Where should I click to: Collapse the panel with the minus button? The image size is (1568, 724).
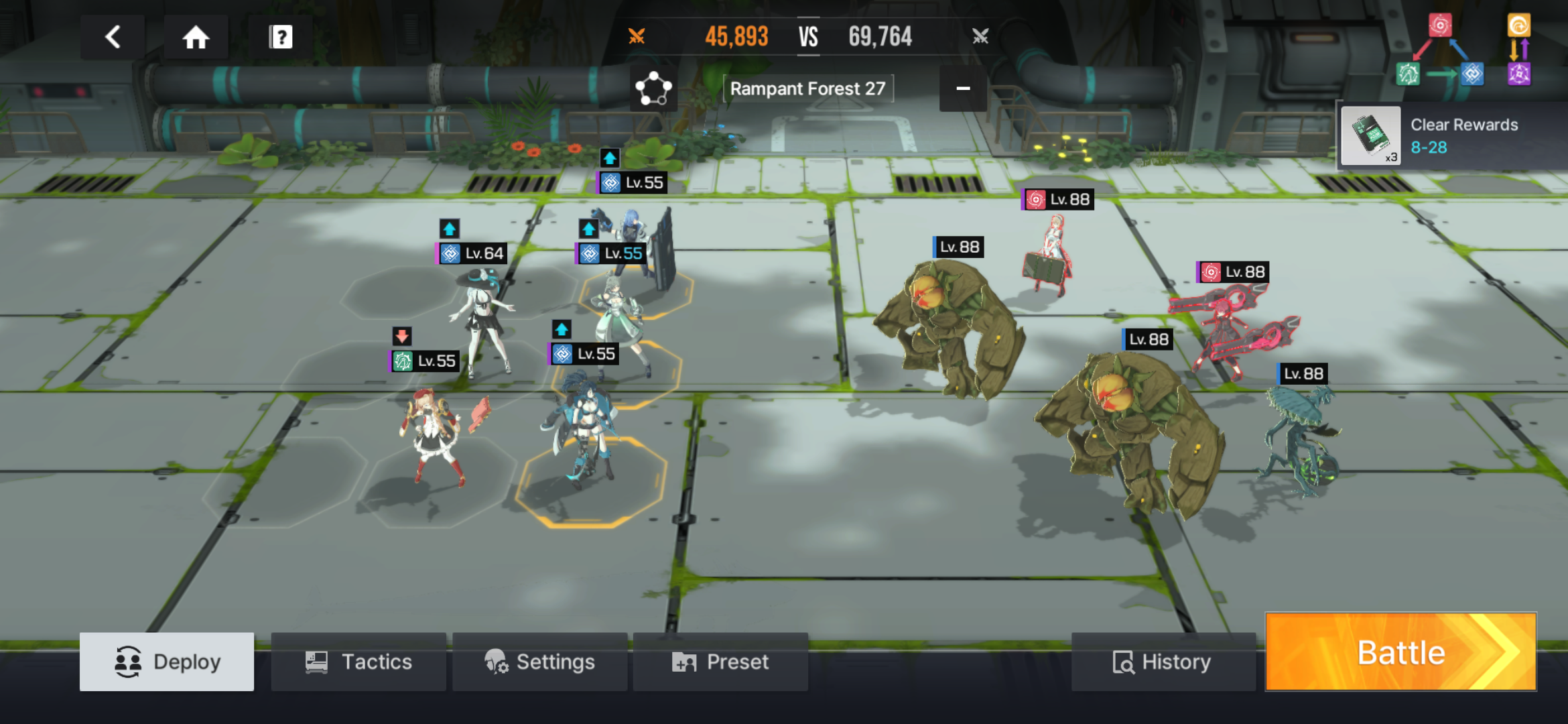point(963,88)
